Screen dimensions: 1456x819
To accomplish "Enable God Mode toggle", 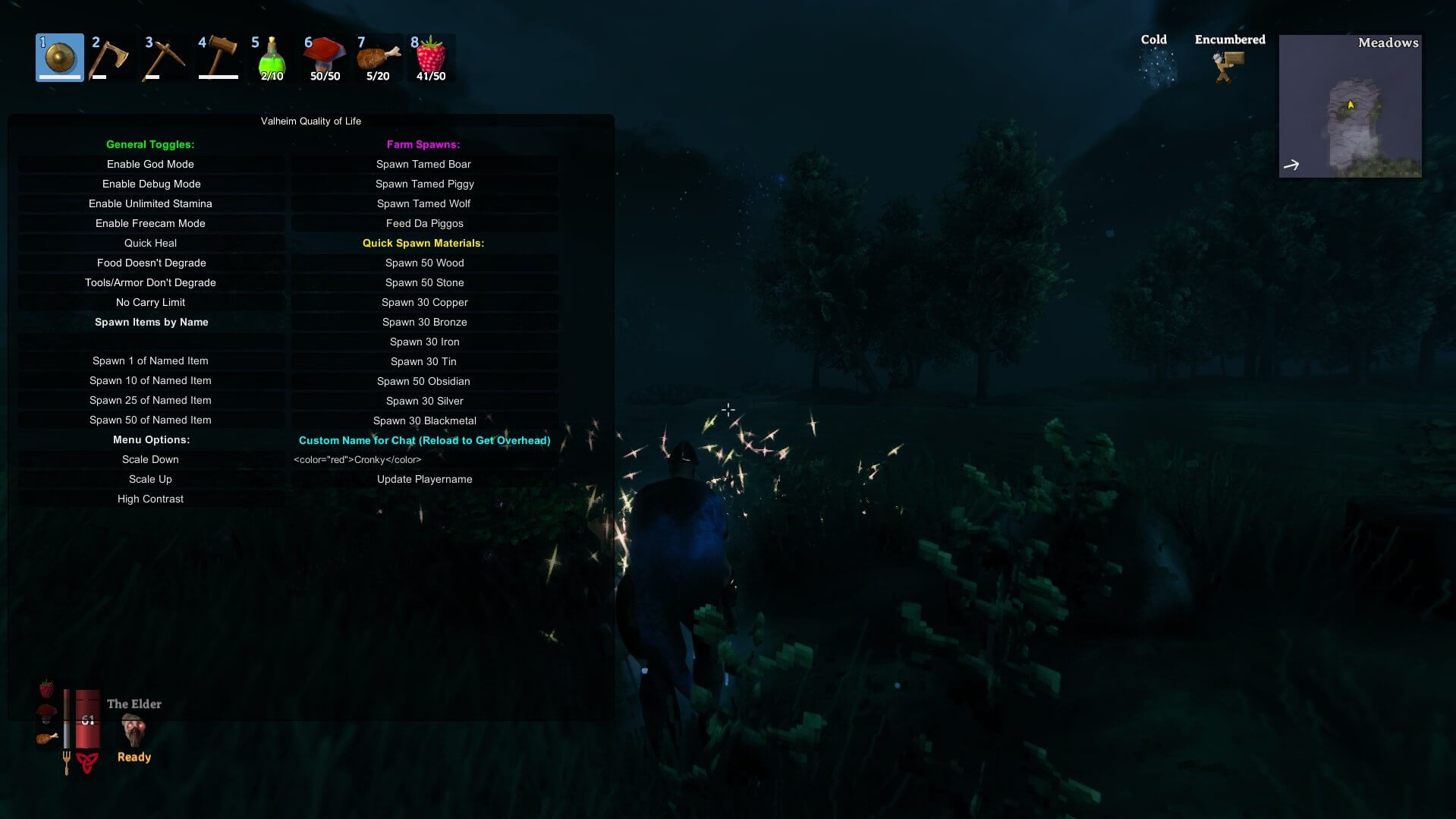I will pos(150,164).
